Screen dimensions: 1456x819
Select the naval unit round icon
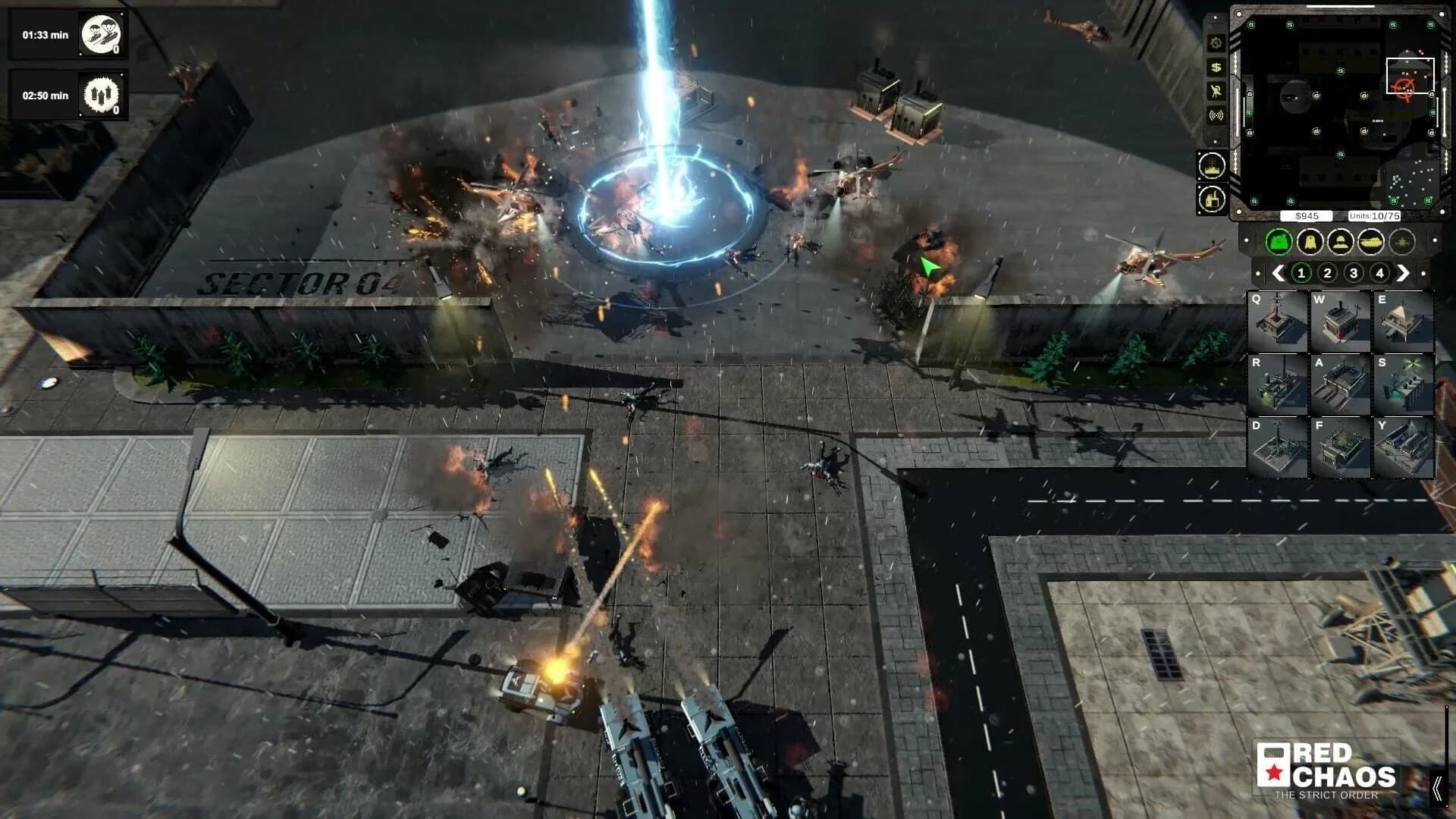pyautogui.click(x=1211, y=167)
